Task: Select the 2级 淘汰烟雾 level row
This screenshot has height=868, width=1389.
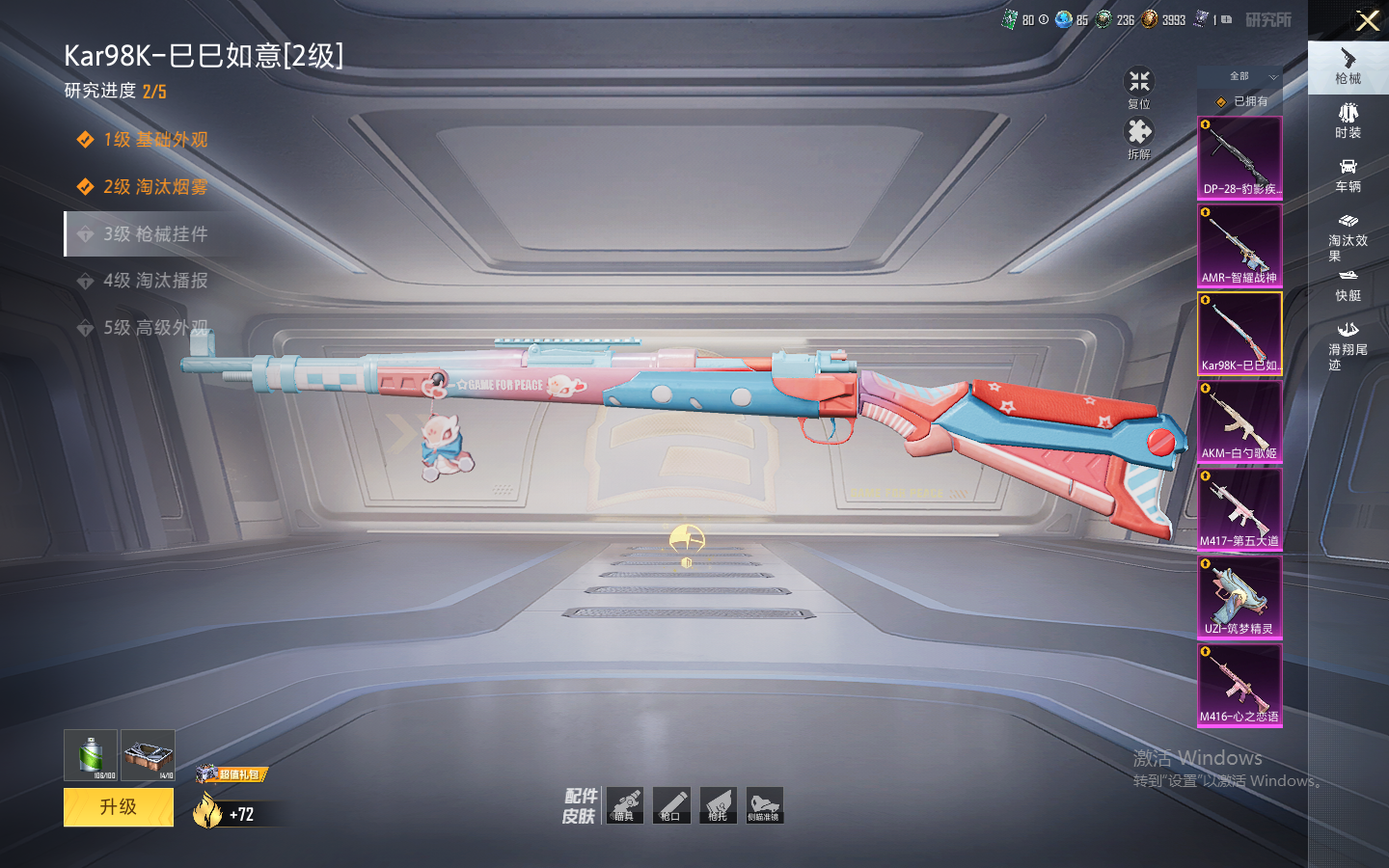Action: coord(154,187)
